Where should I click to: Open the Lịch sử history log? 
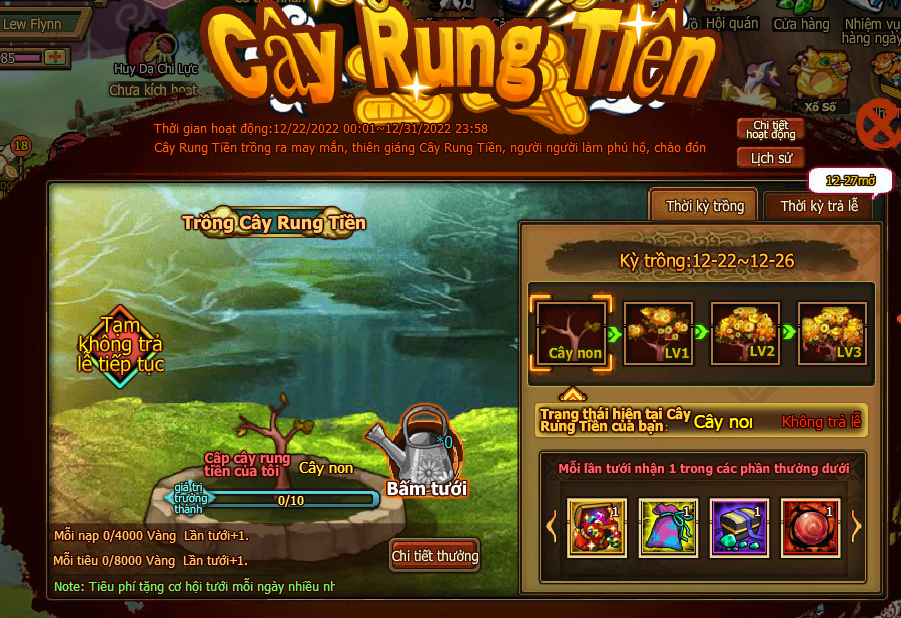[770, 158]
